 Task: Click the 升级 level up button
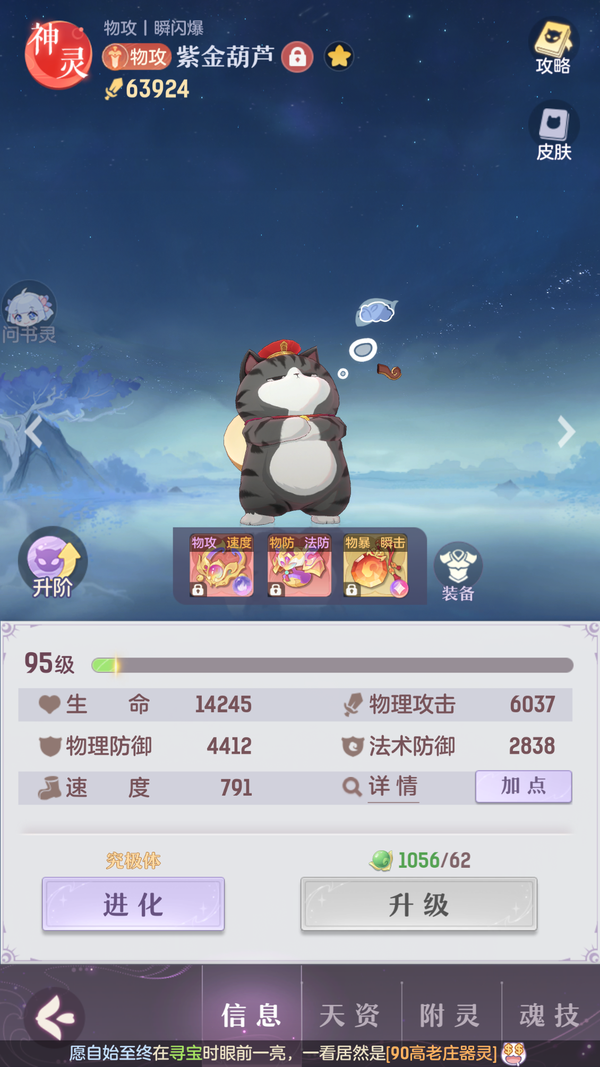[x=418, y=904]
